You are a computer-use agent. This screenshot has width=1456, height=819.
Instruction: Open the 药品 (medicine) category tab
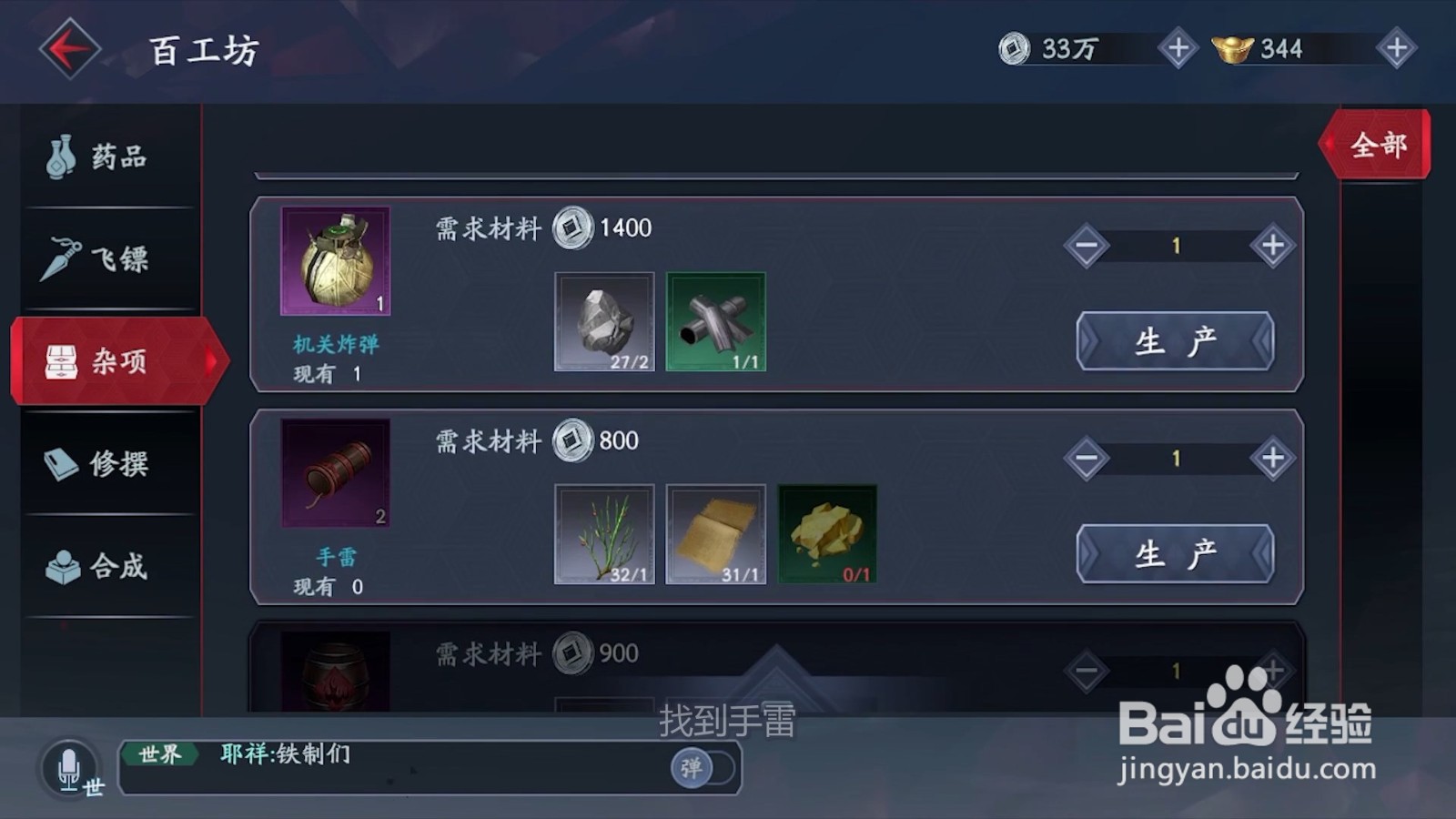click(x=100, y=157)
